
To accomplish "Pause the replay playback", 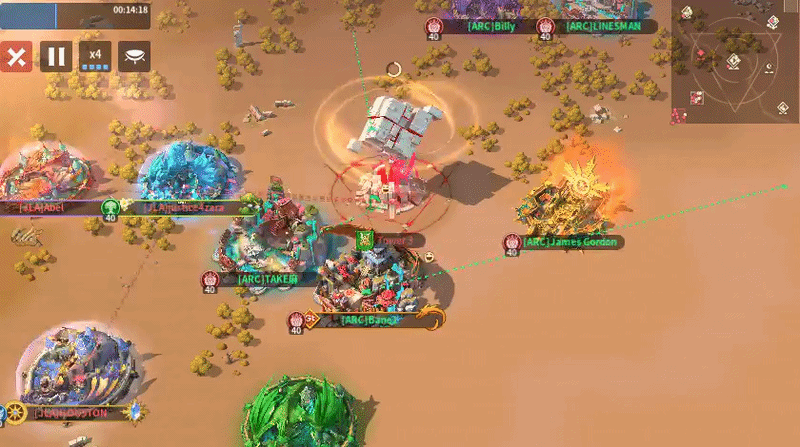I will (56, 56).
